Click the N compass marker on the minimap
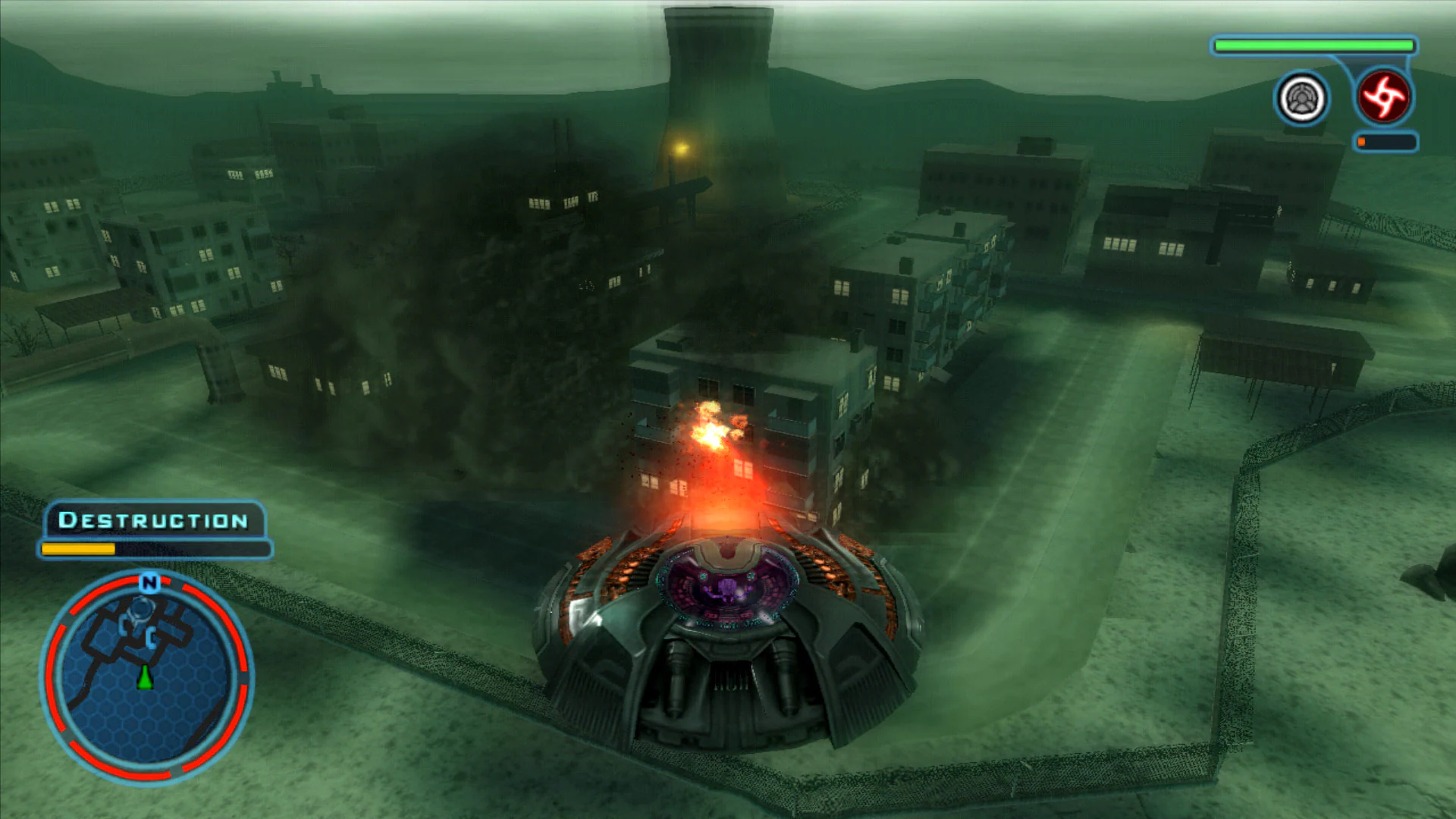 [149, 582]
